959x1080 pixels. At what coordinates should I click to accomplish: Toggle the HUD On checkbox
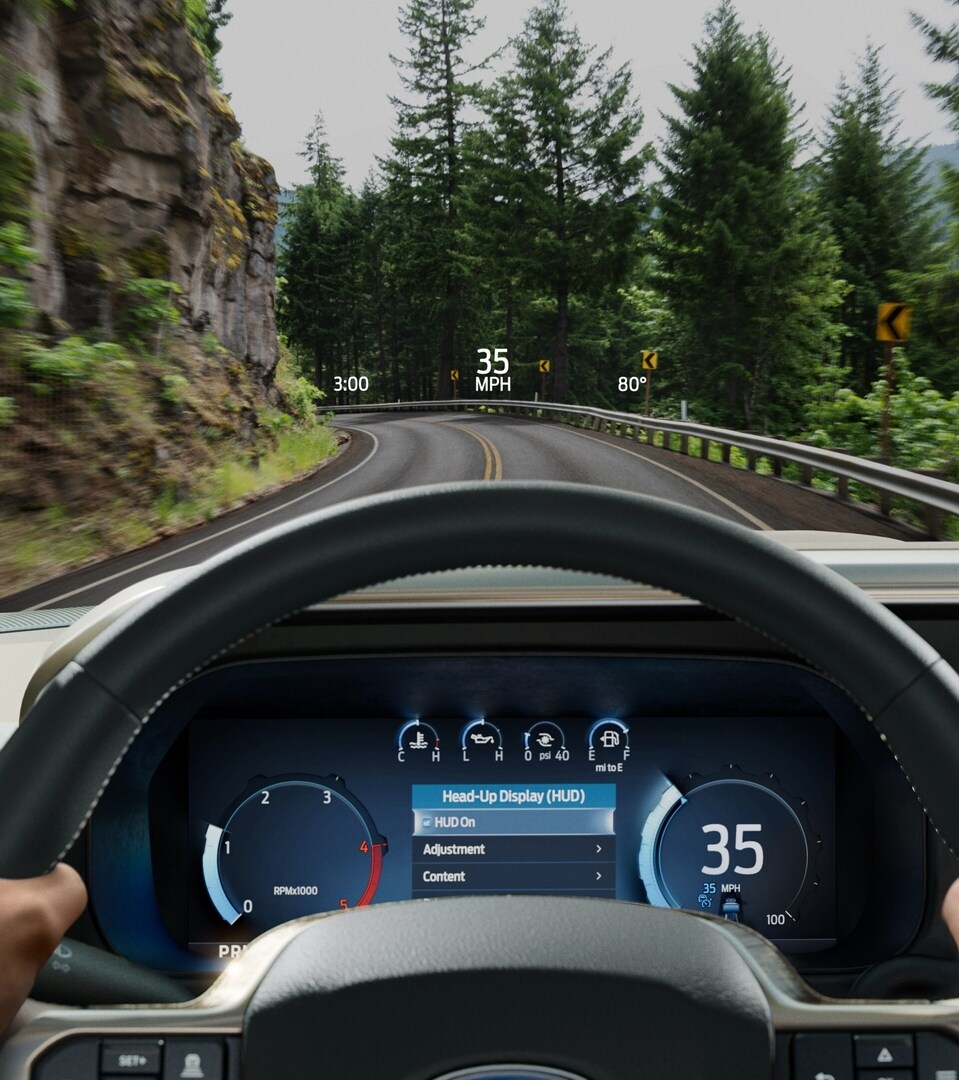[427, 822]
